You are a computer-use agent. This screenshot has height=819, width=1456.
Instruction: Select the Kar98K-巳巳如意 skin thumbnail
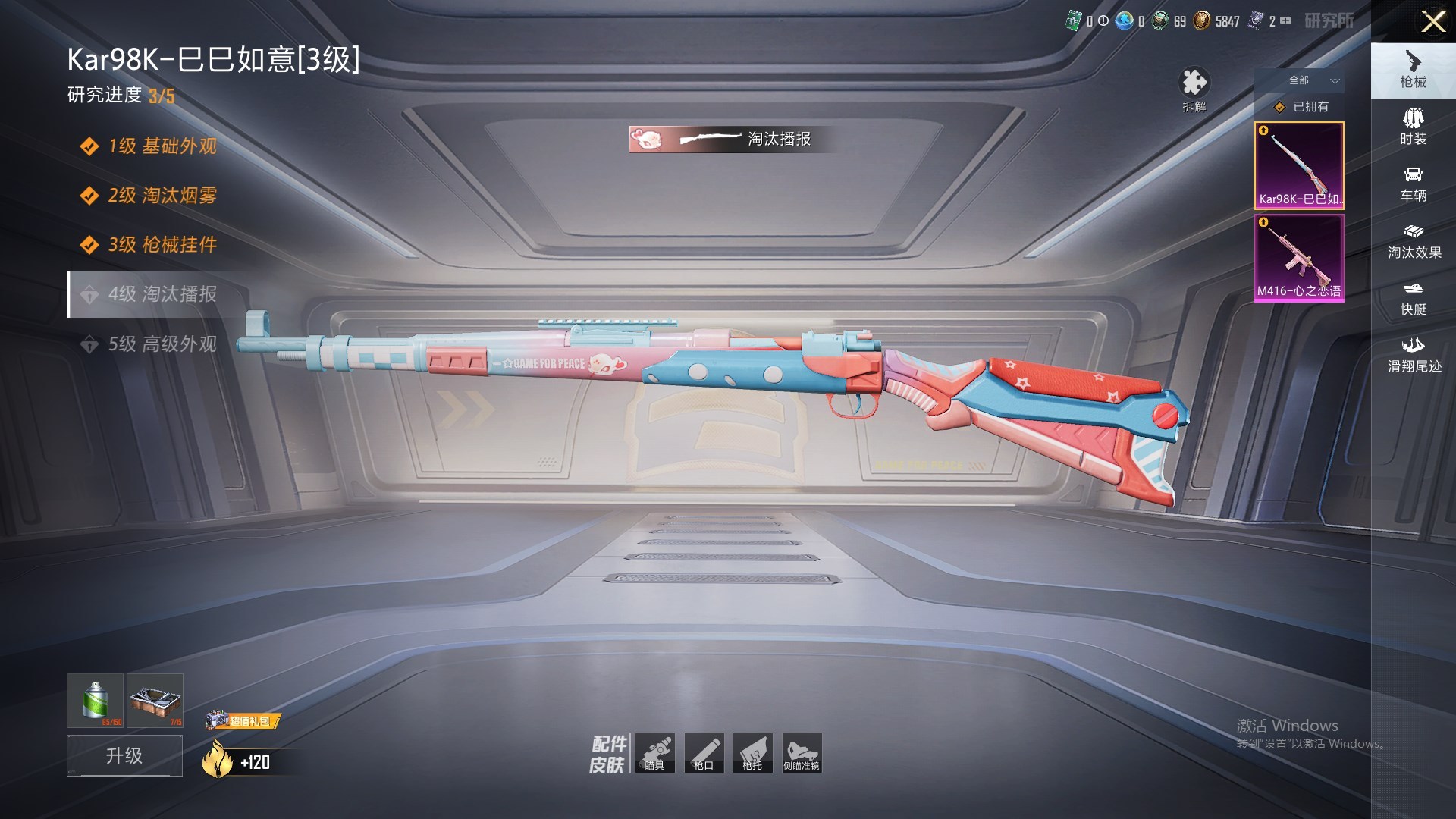tap(1299, 165)
